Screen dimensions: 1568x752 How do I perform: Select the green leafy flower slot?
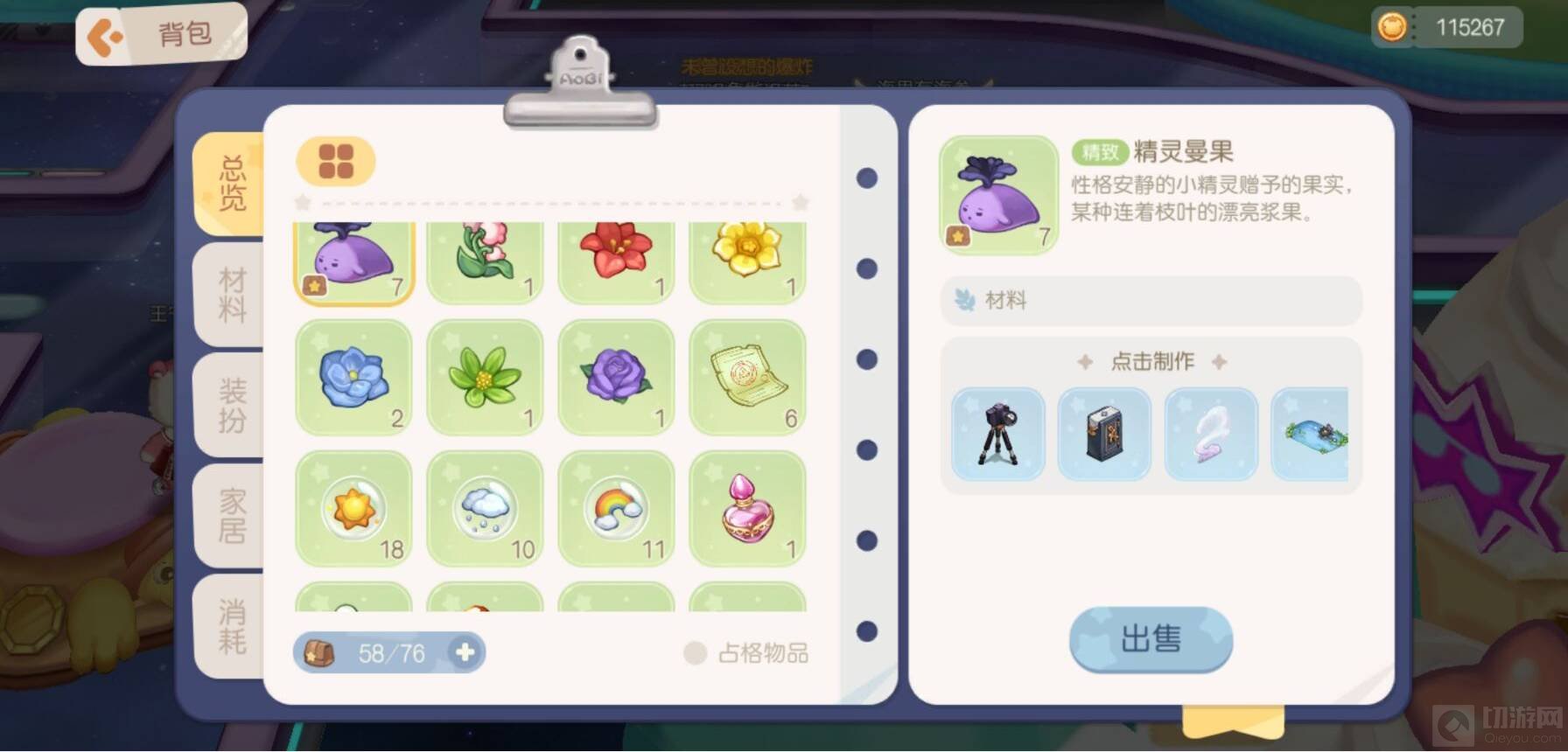point(485,377)
